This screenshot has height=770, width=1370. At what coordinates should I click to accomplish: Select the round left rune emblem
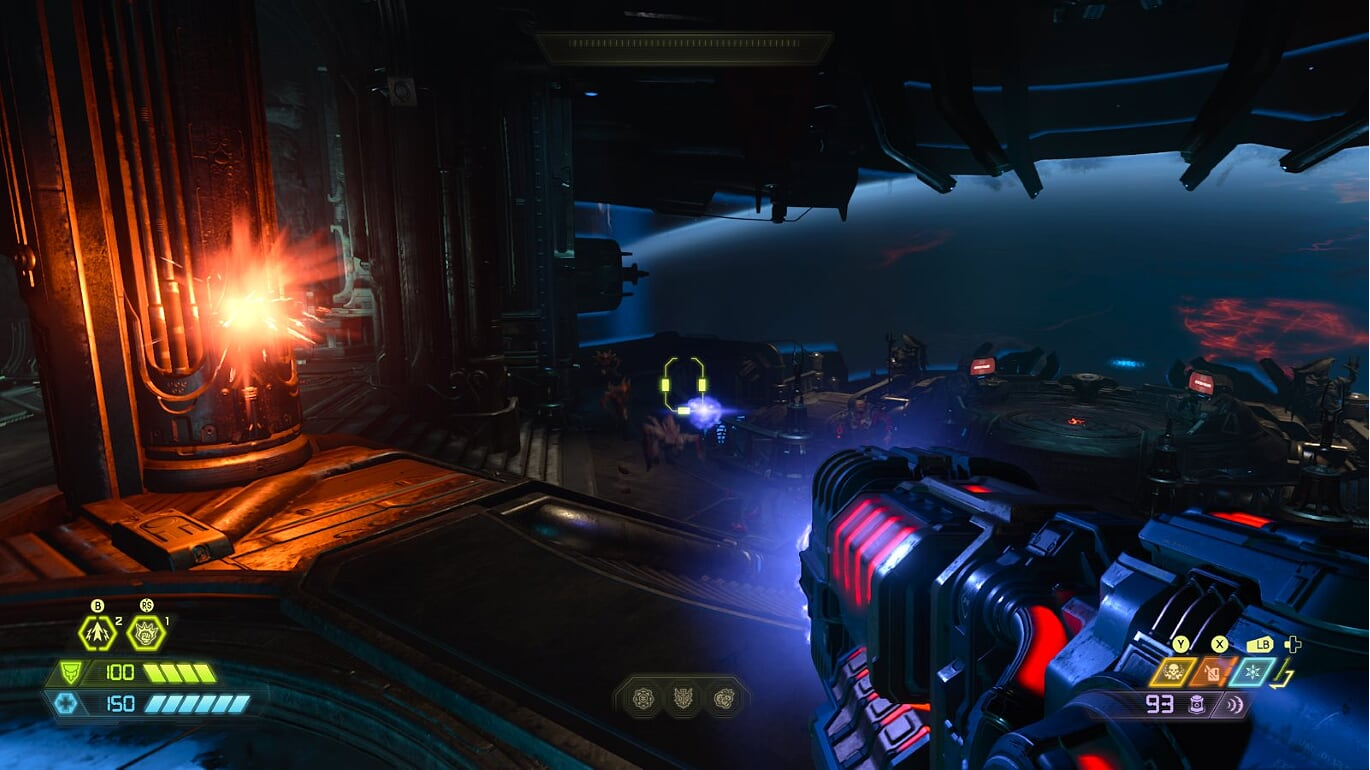tap(642, 697)
